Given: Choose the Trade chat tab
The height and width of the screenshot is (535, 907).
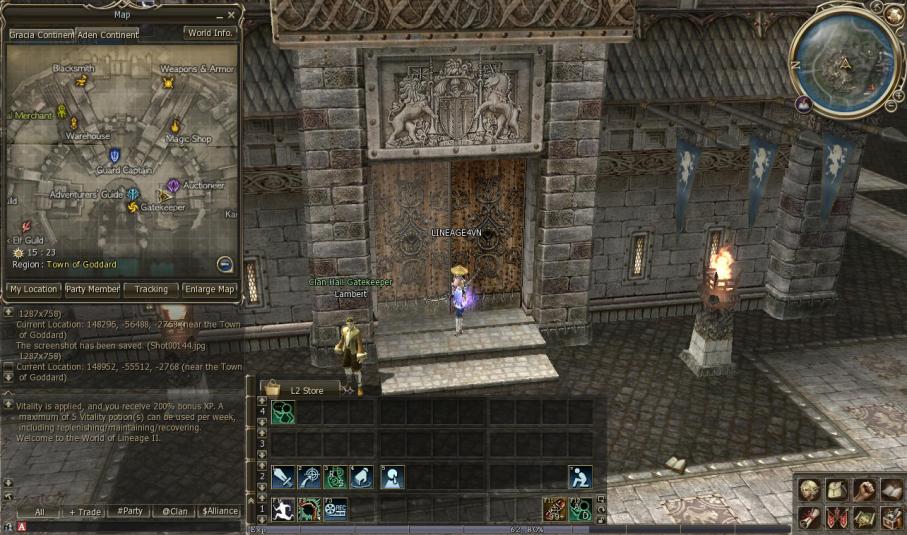Looking at the screenshot, I should 84,511.
